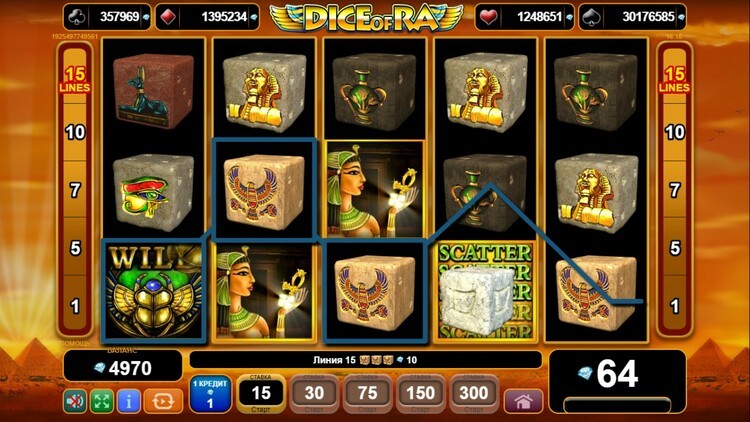Screen dimensions: 750x422
Task: Return to lobby via home button
Action: (x=523, y=401)
